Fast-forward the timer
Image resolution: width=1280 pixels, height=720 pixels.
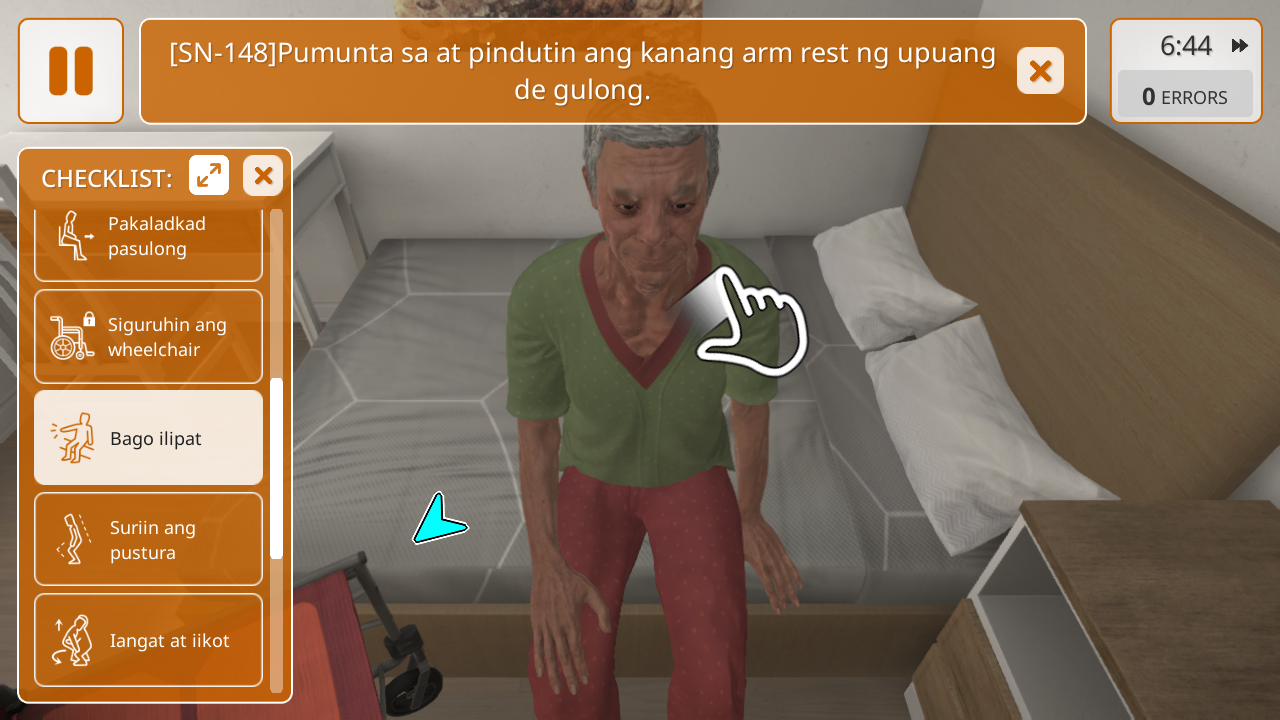1240,46
